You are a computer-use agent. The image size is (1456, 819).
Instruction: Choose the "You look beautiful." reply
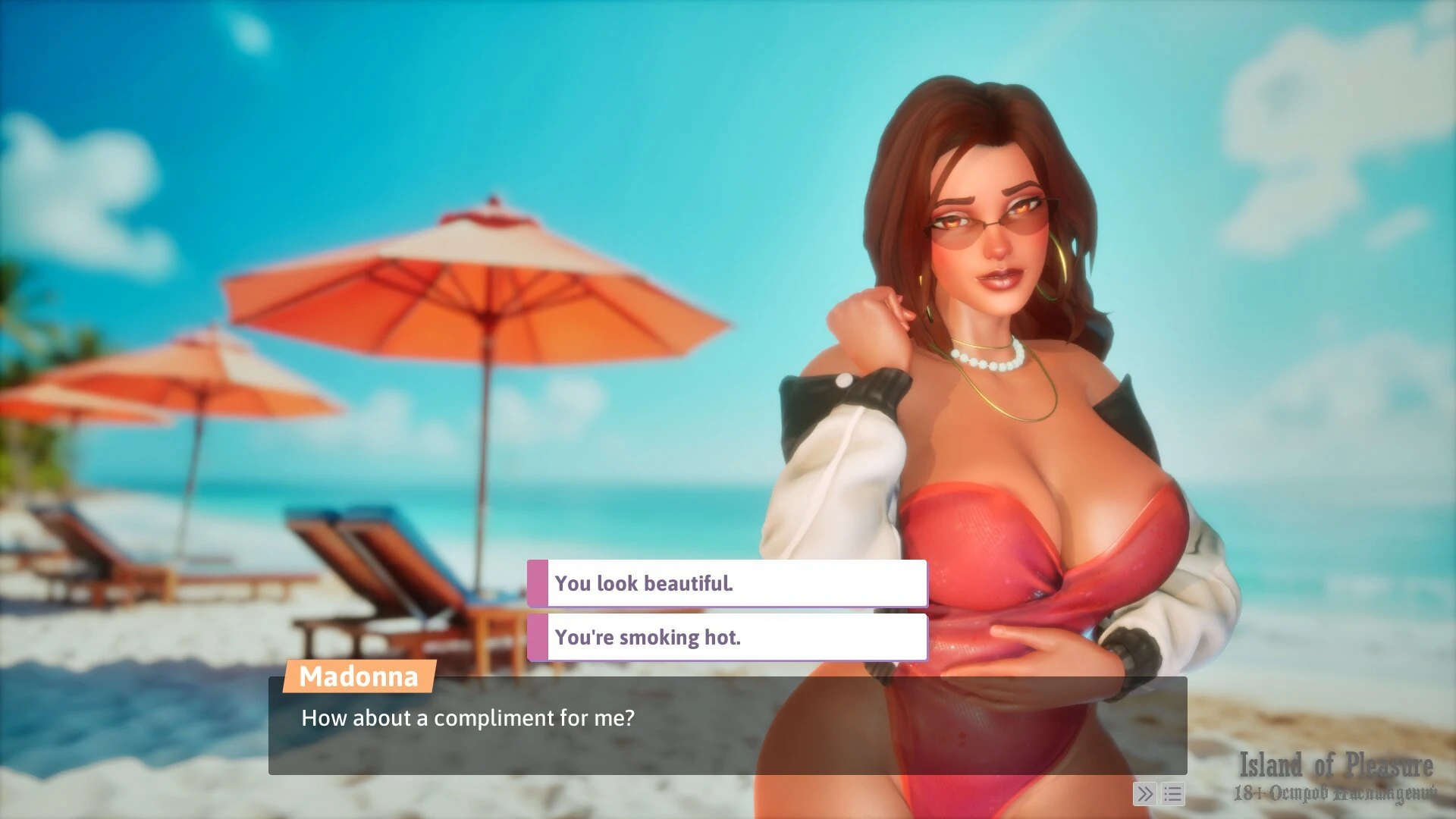(726, 583)
